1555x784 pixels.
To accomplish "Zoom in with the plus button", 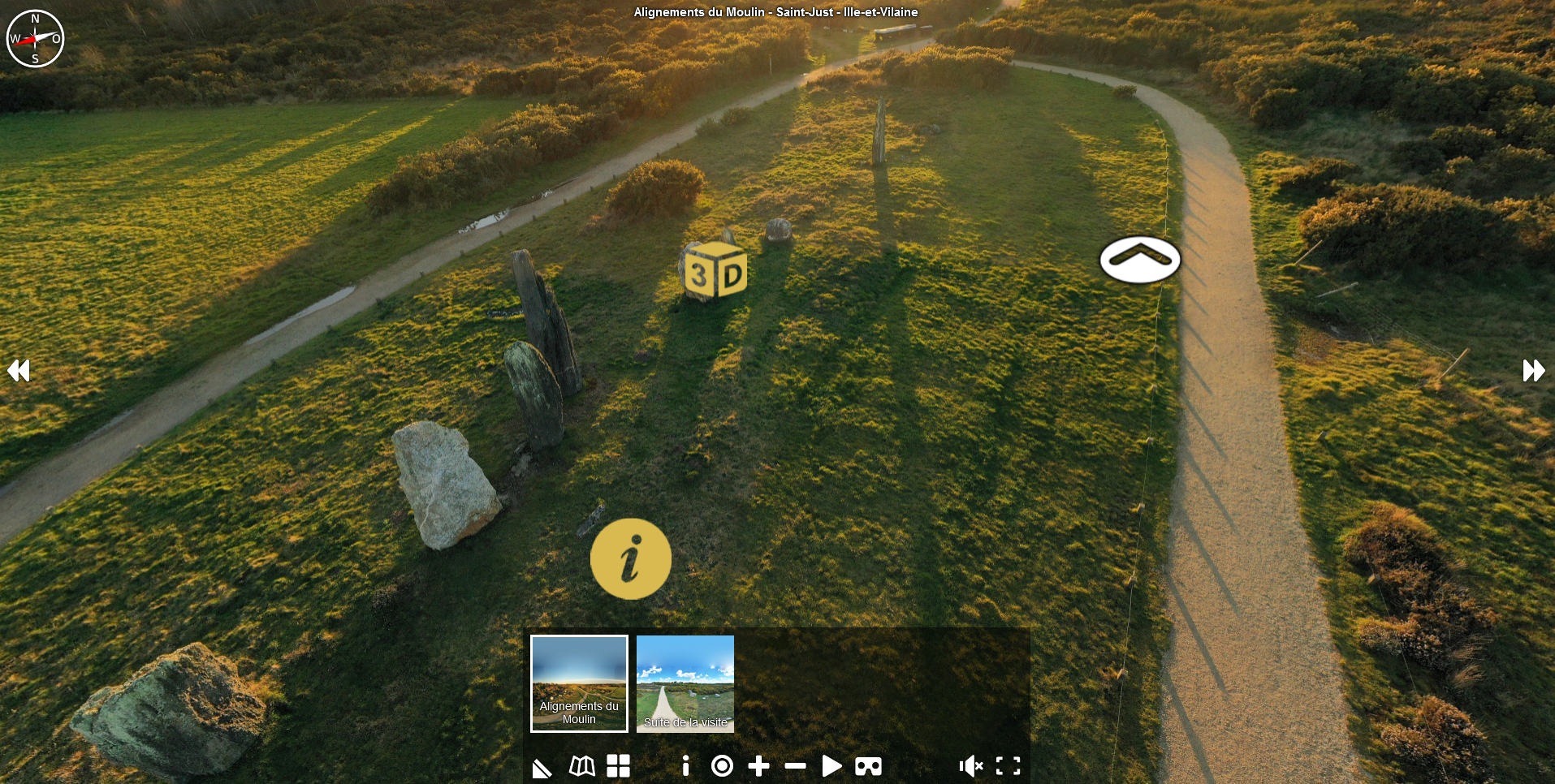I will coord(758,766).
